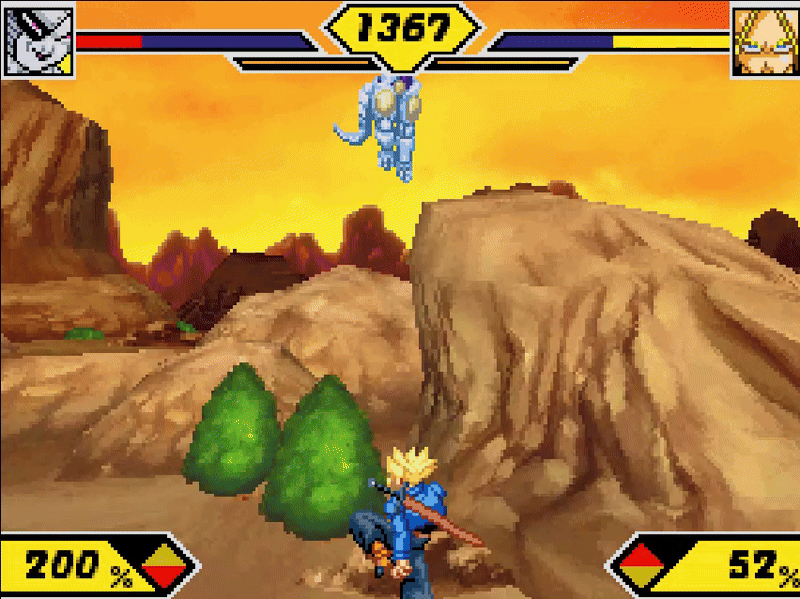Select the blond Trunks character portrait

(x=762, y=40)
